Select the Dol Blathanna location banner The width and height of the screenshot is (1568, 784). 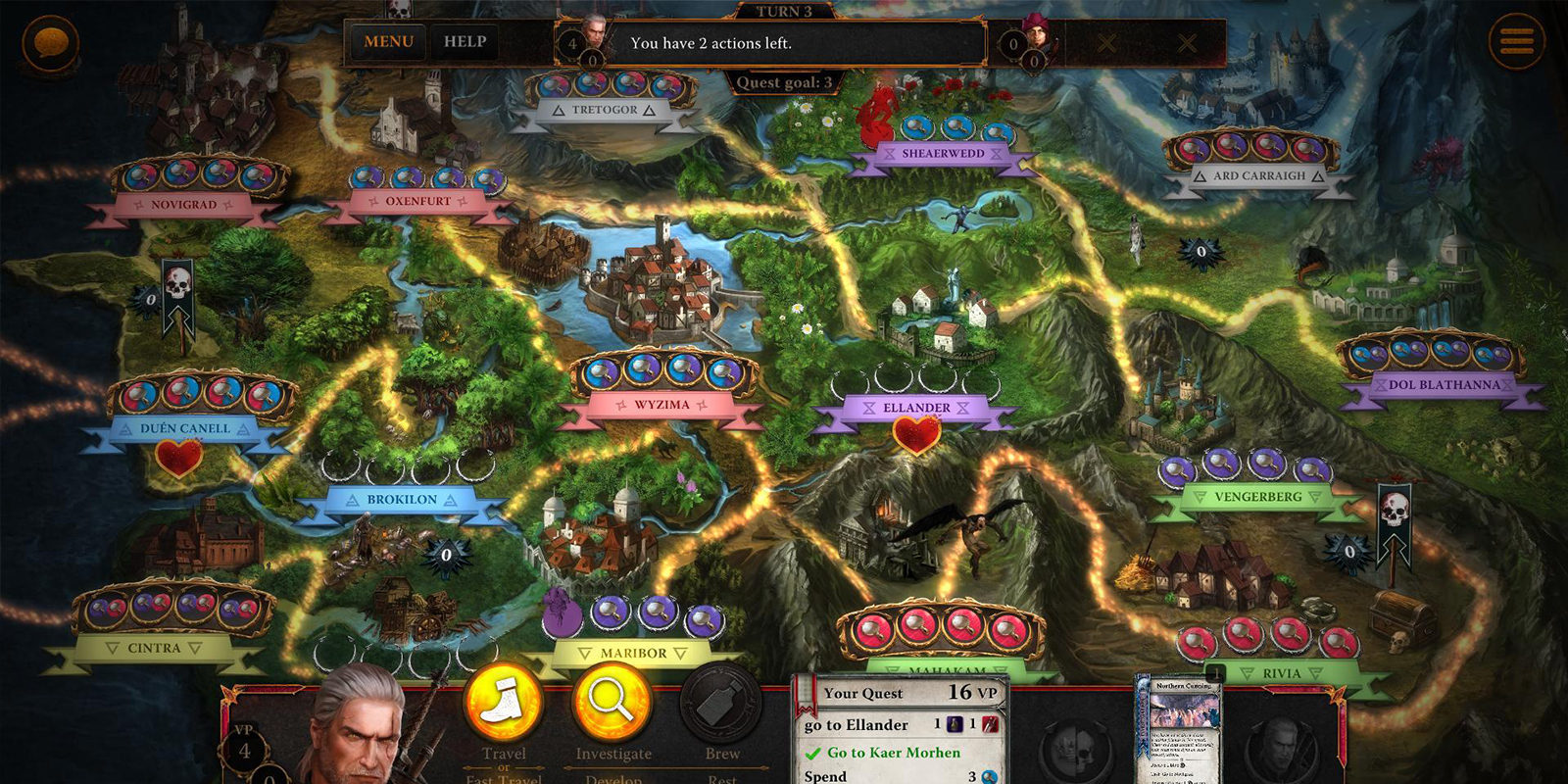1444,385
